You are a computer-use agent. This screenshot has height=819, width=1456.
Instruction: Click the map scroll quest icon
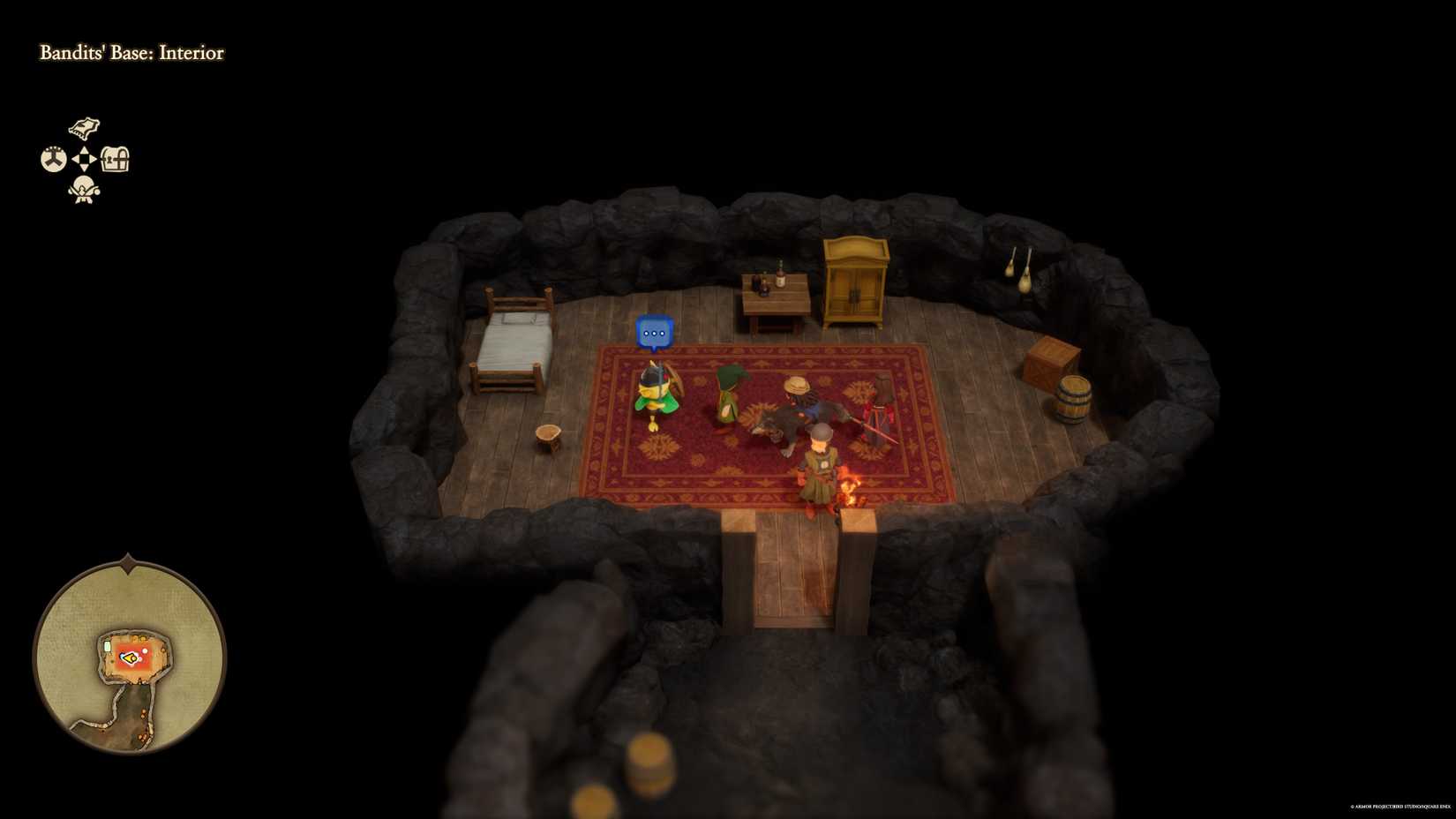[84, 126]
